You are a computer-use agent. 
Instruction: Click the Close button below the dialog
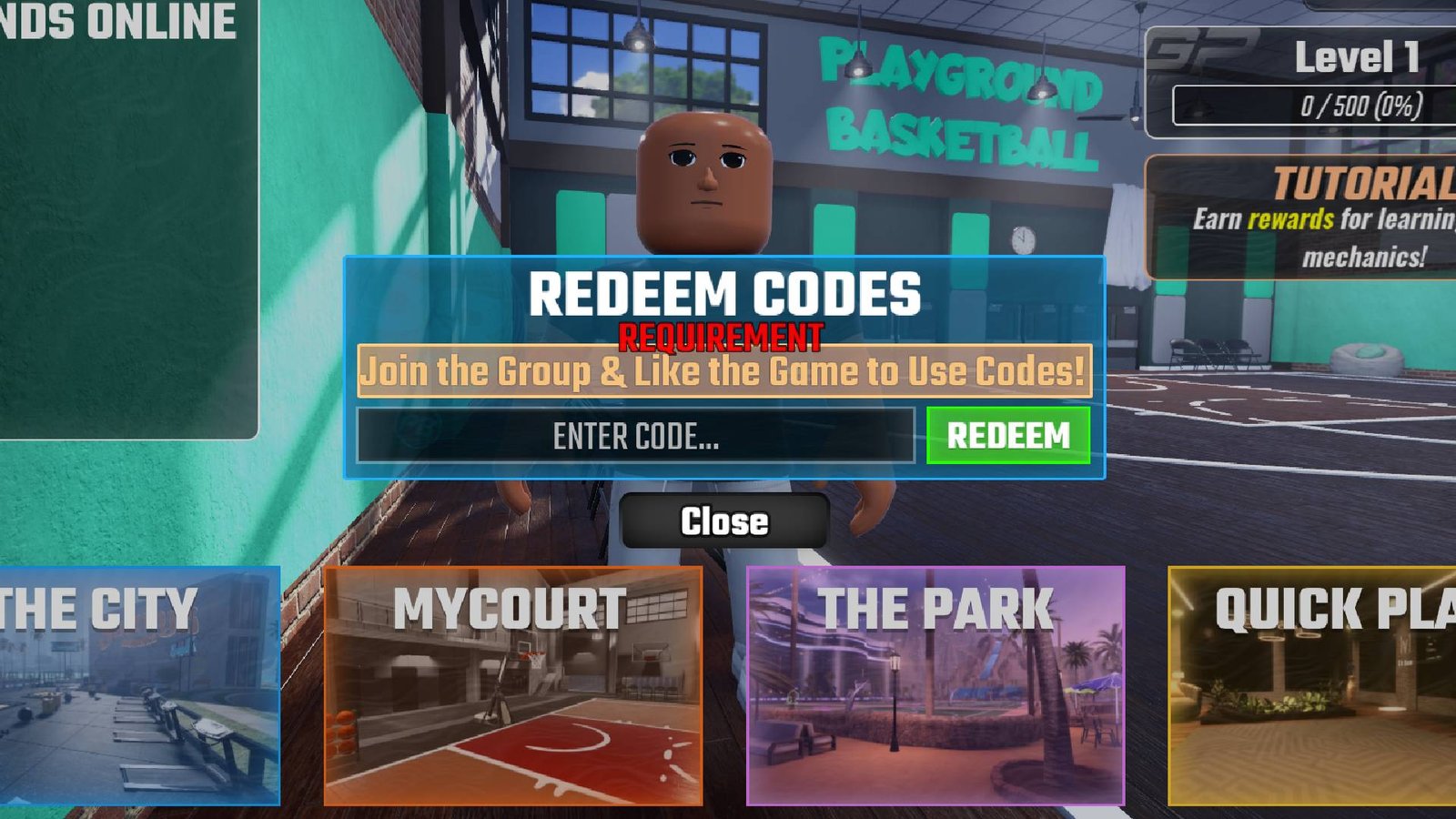click(x=724, y=521)
